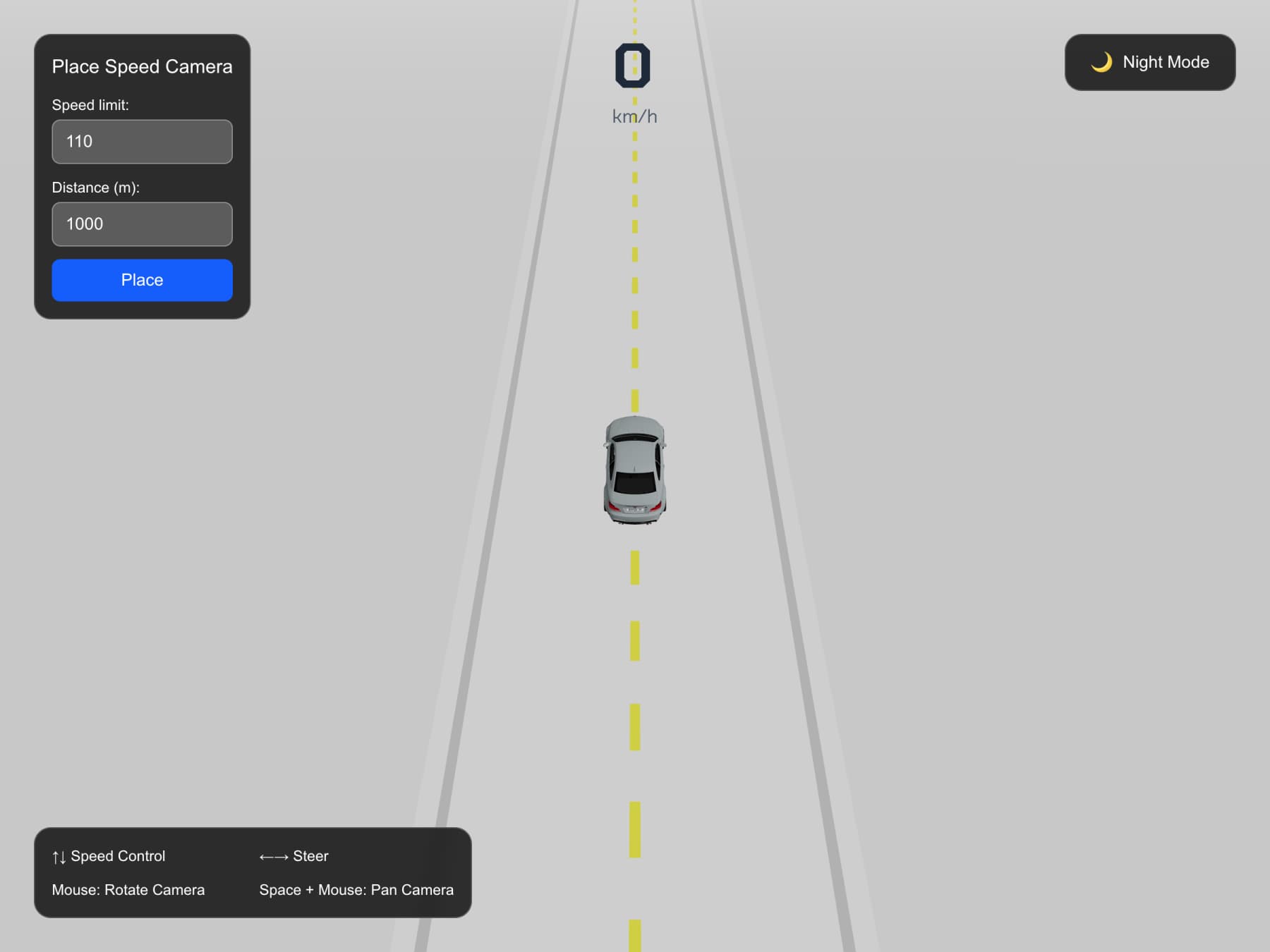Click the Steer arrows hint
The height and width of the screenshot is (952, 1270).
coord(294,856)
